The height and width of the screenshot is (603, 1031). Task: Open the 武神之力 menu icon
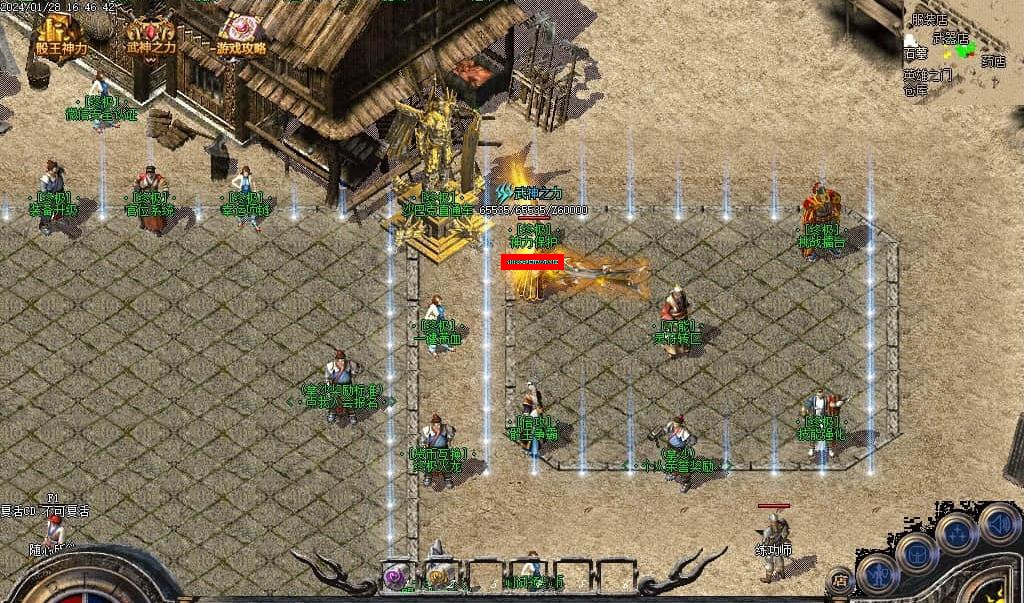coord(149,34)
